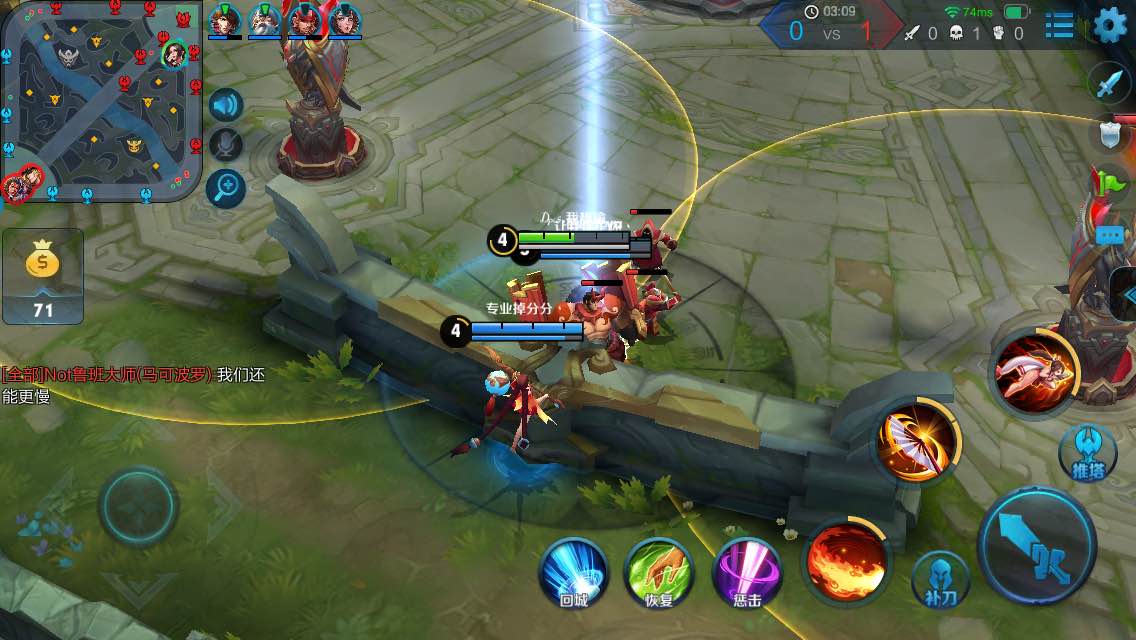The width and height of the screenshot is (1136, 640).
Task: Click the minimap magnifier zoom button
Action: pyautogui.click(x=226, y=186)
